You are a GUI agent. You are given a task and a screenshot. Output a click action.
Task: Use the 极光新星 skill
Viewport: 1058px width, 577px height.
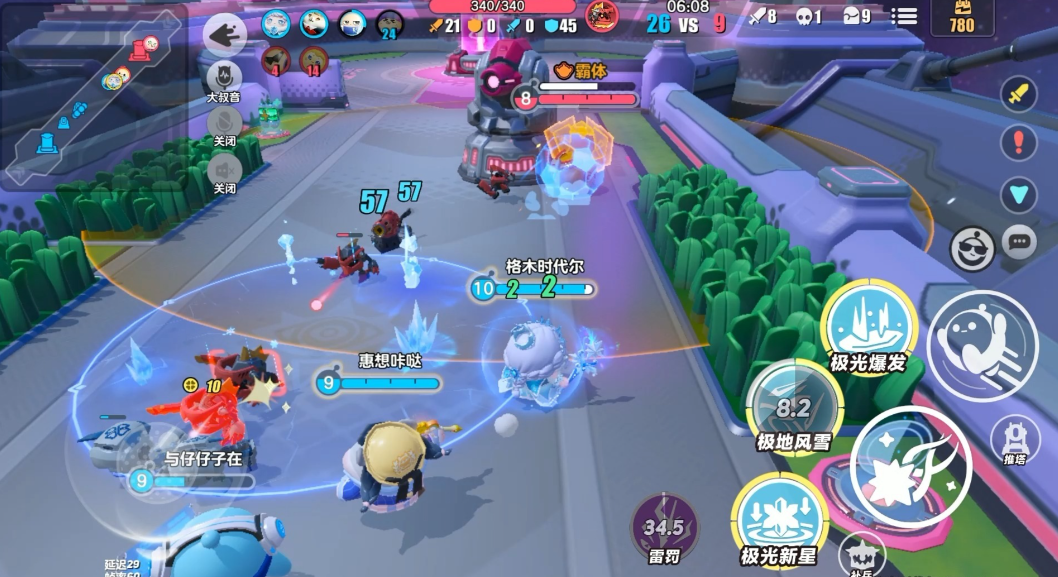click(777, 518)
